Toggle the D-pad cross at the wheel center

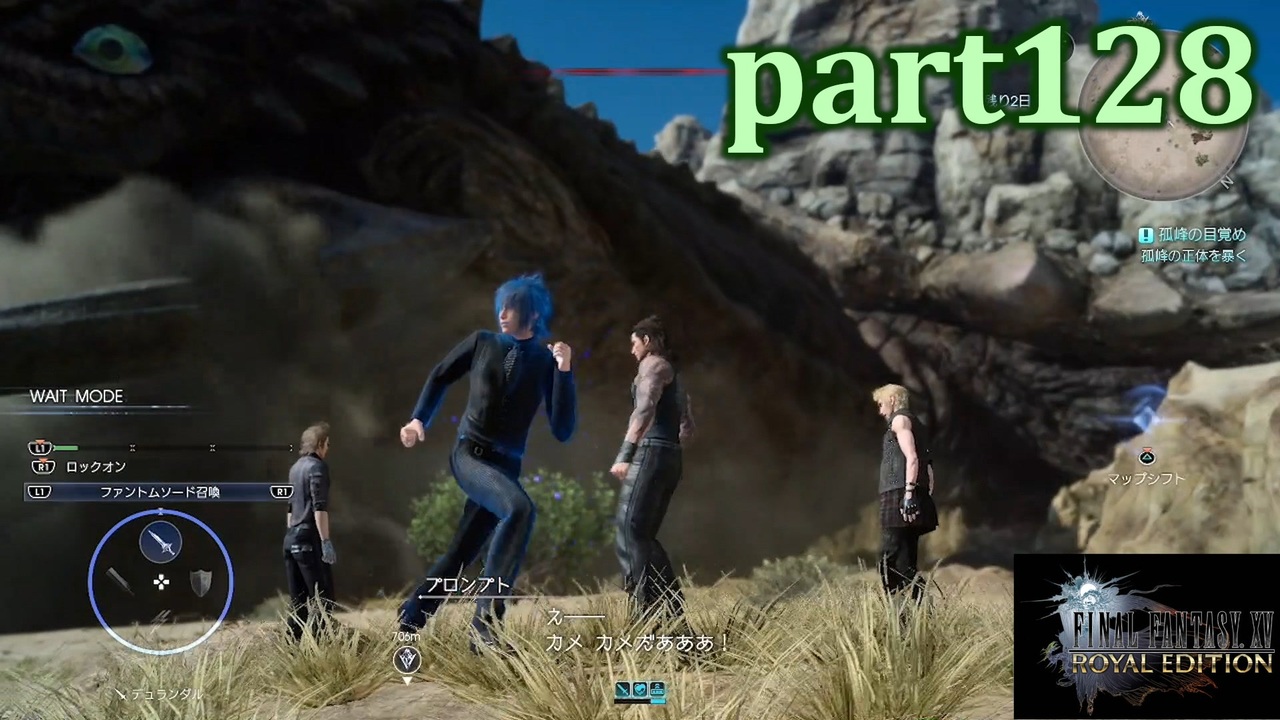(x=160, y=582)
